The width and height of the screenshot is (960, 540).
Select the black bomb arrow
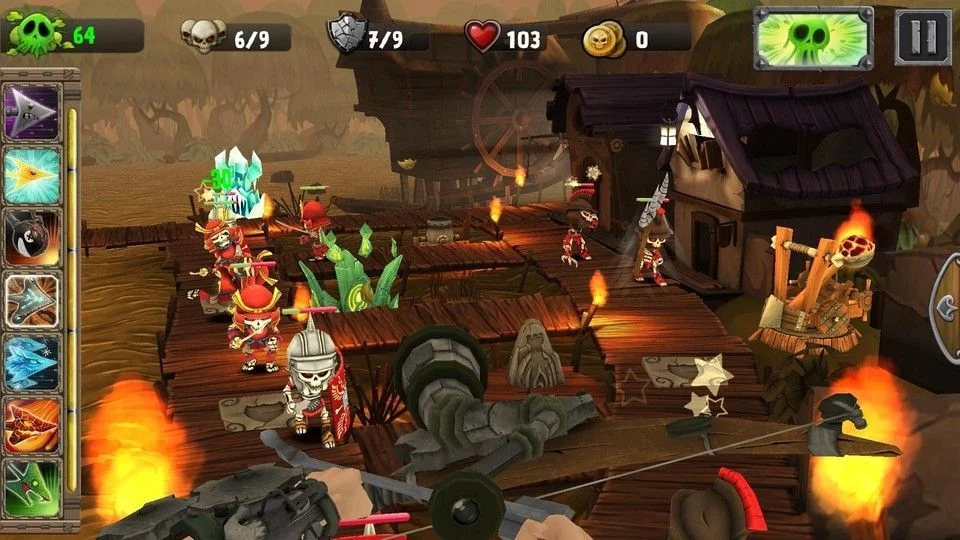33,237
